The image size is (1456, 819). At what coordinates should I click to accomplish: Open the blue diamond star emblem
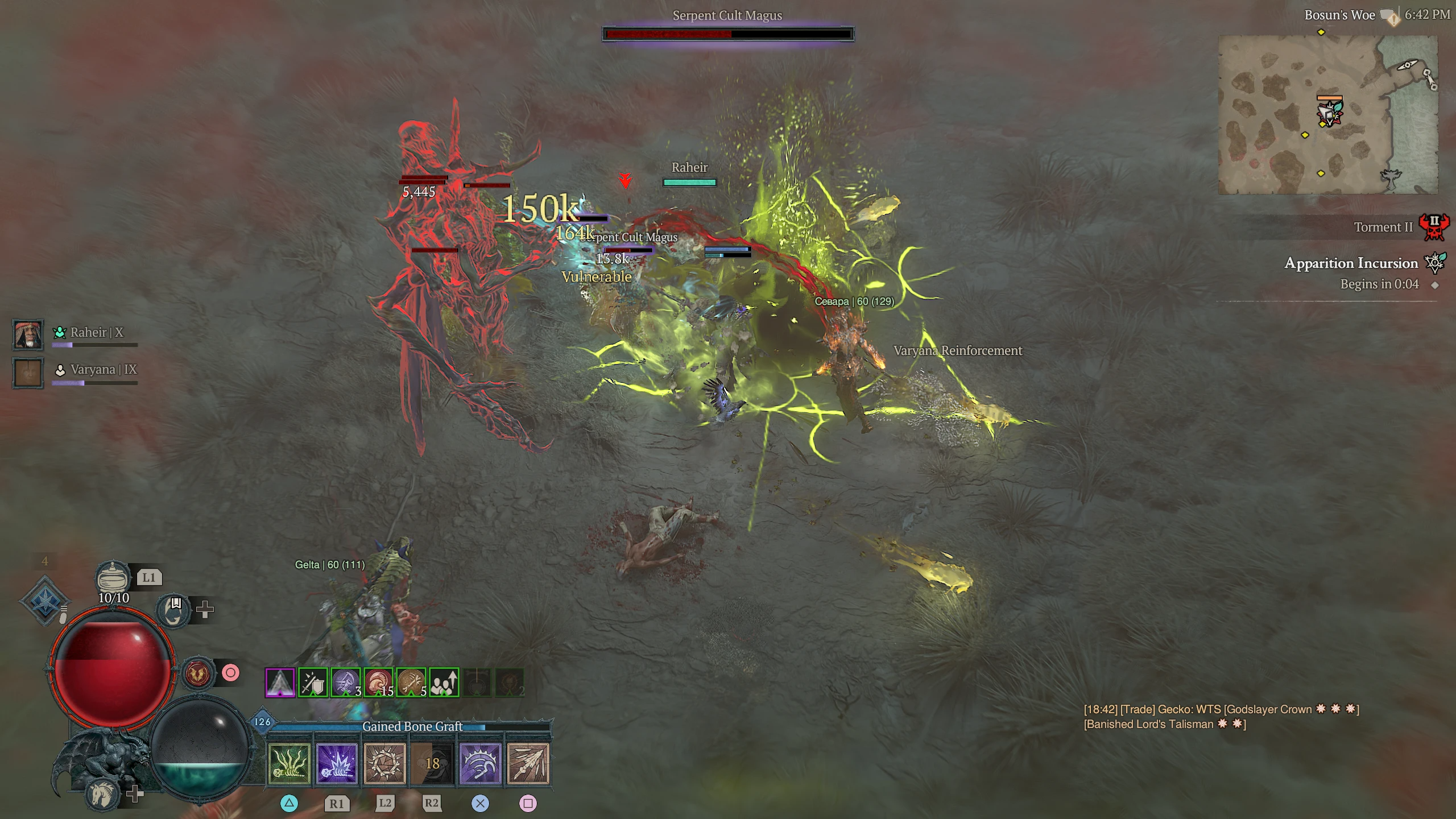45,601
